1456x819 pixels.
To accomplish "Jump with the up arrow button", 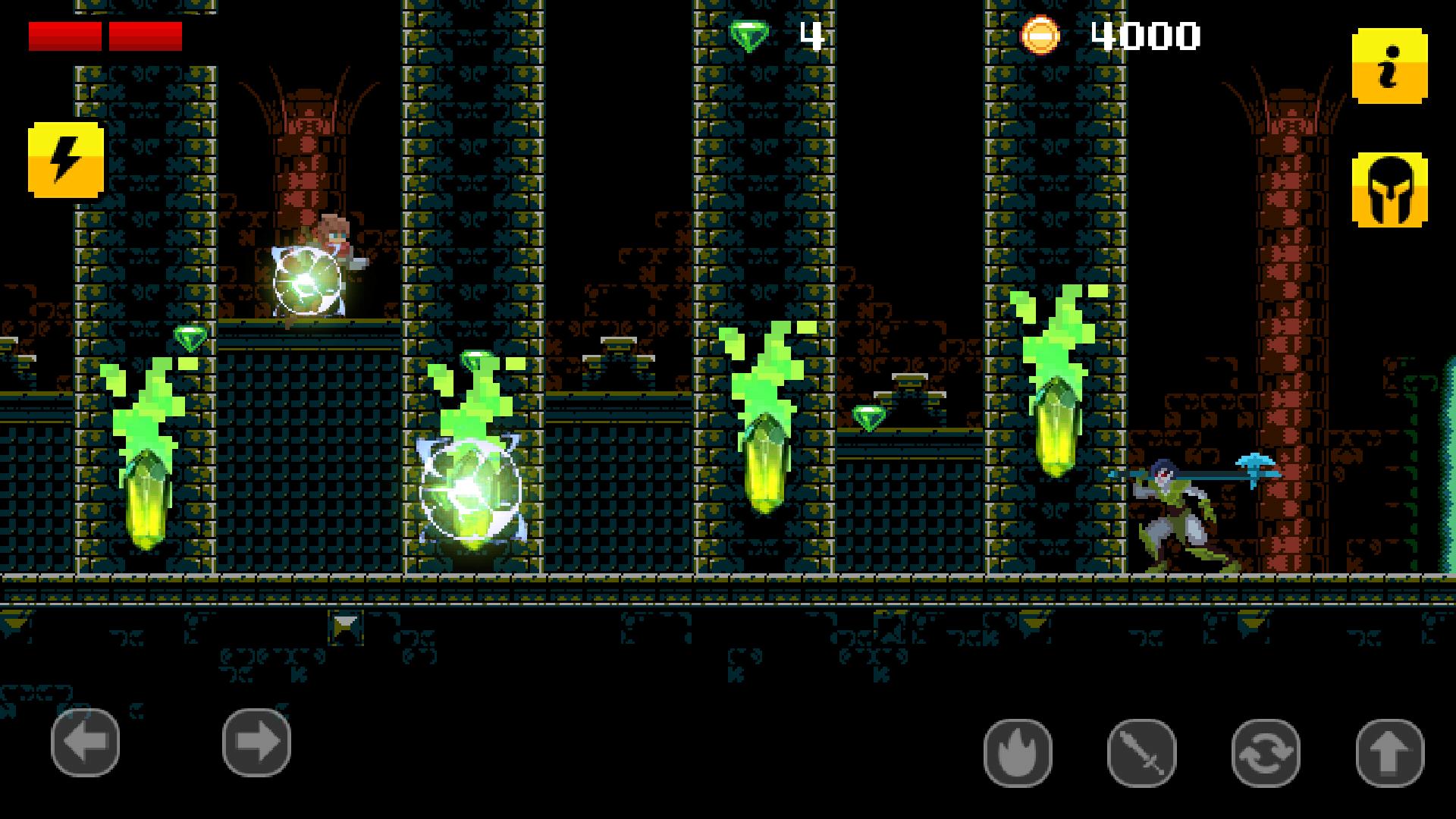I will pos(1389,753).
